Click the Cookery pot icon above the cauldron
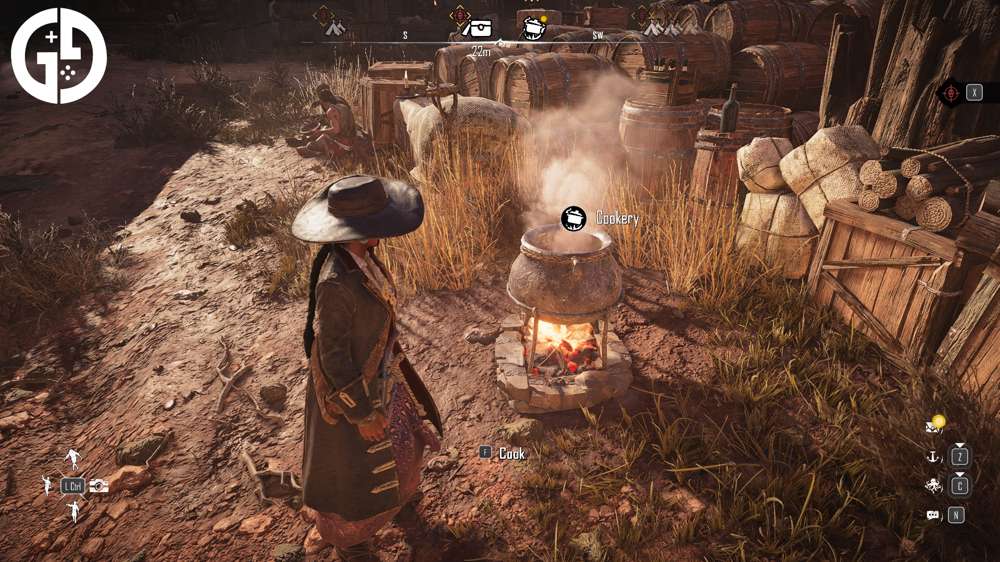This screenshot has height=562, width=1000. [x=574, y=217]
